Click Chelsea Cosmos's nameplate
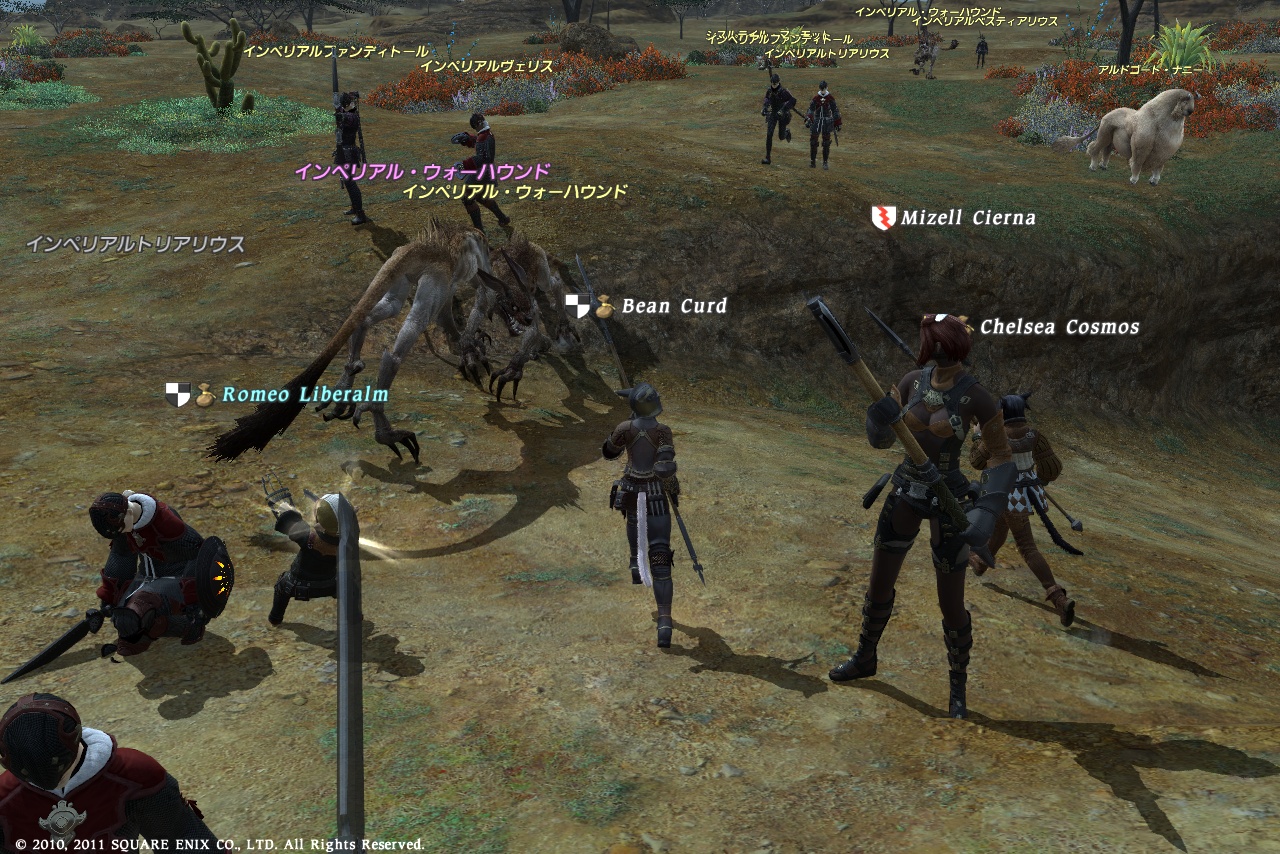The width and height of the screenshot is (1280, 854). tap(1058, 327)
